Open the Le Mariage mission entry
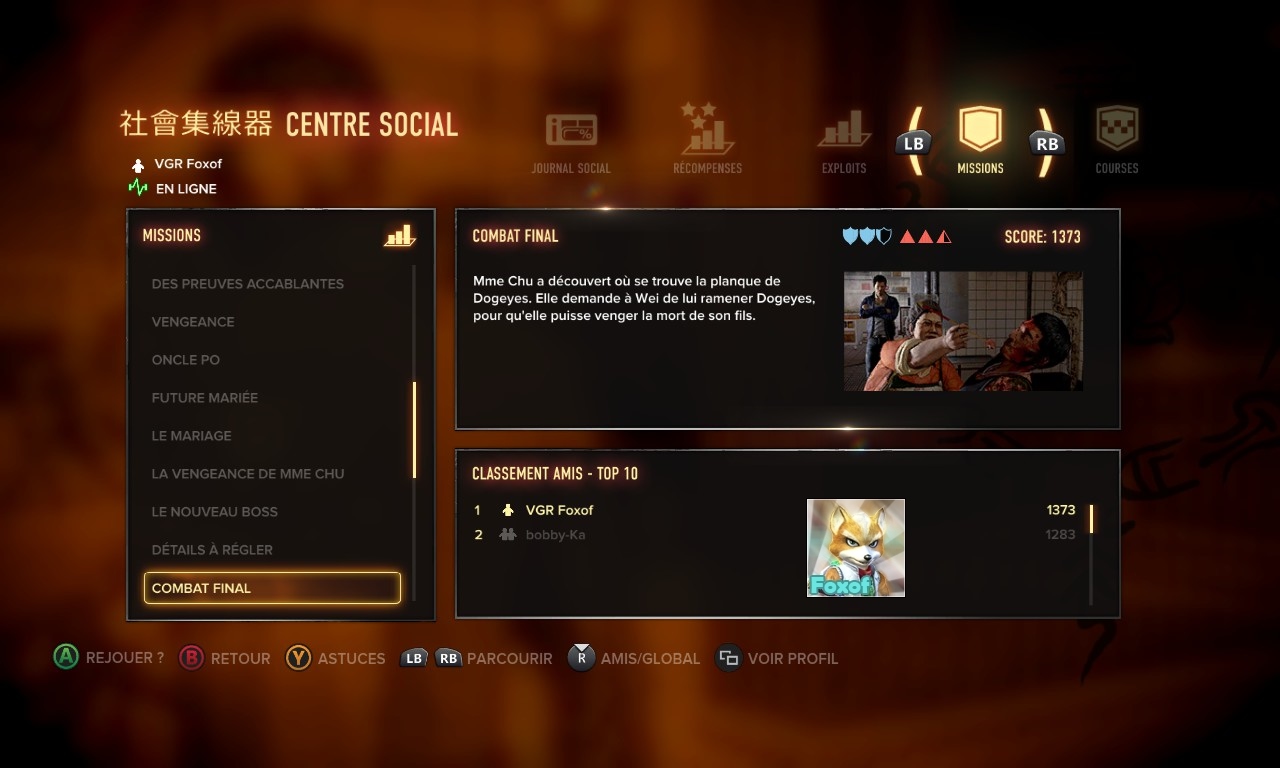 click(191, 436)
